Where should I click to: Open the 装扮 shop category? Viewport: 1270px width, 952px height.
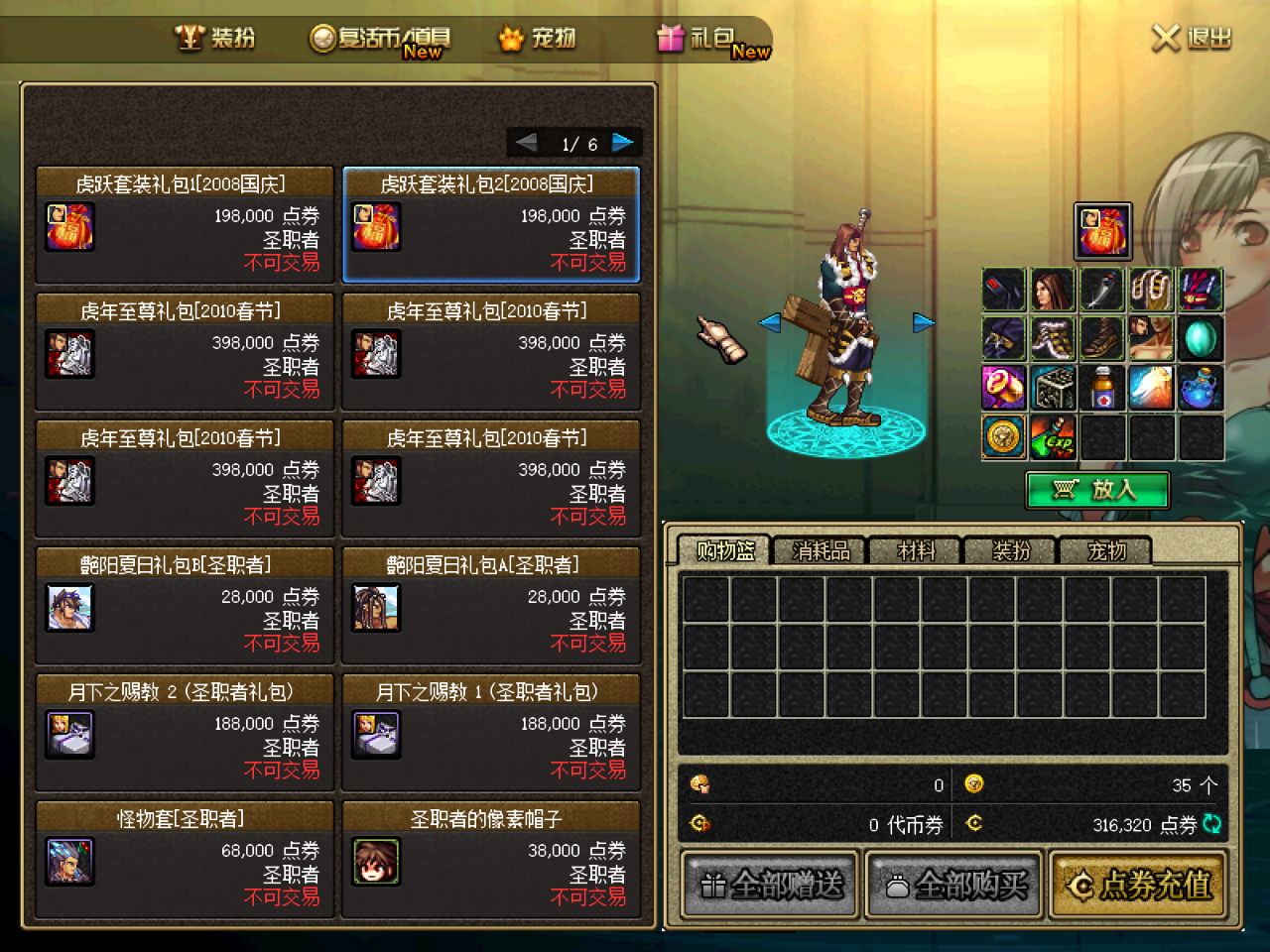coord(216,38)
